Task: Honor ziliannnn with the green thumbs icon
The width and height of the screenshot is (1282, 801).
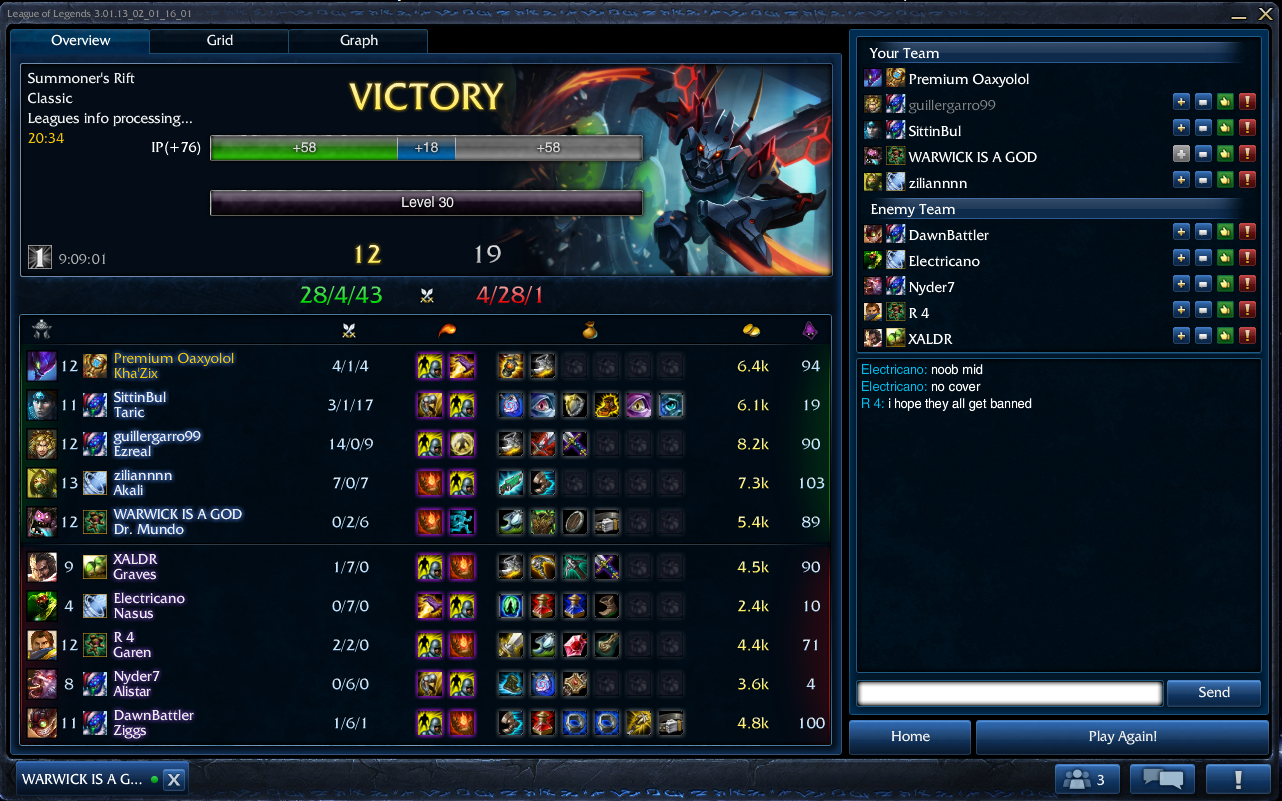Action: (x=1225, y=180)
